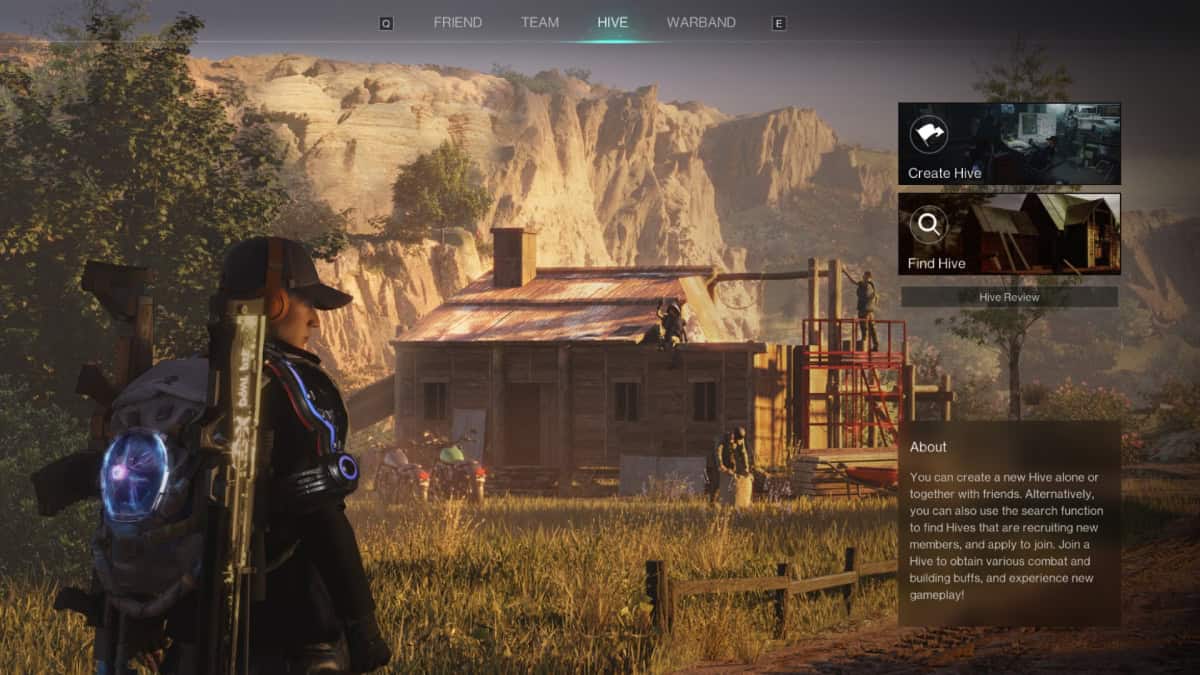Image resolution: width=1200 pixels, height=675 pixels.
Task: Open the Find Hive search
Action: [1009, 234]
